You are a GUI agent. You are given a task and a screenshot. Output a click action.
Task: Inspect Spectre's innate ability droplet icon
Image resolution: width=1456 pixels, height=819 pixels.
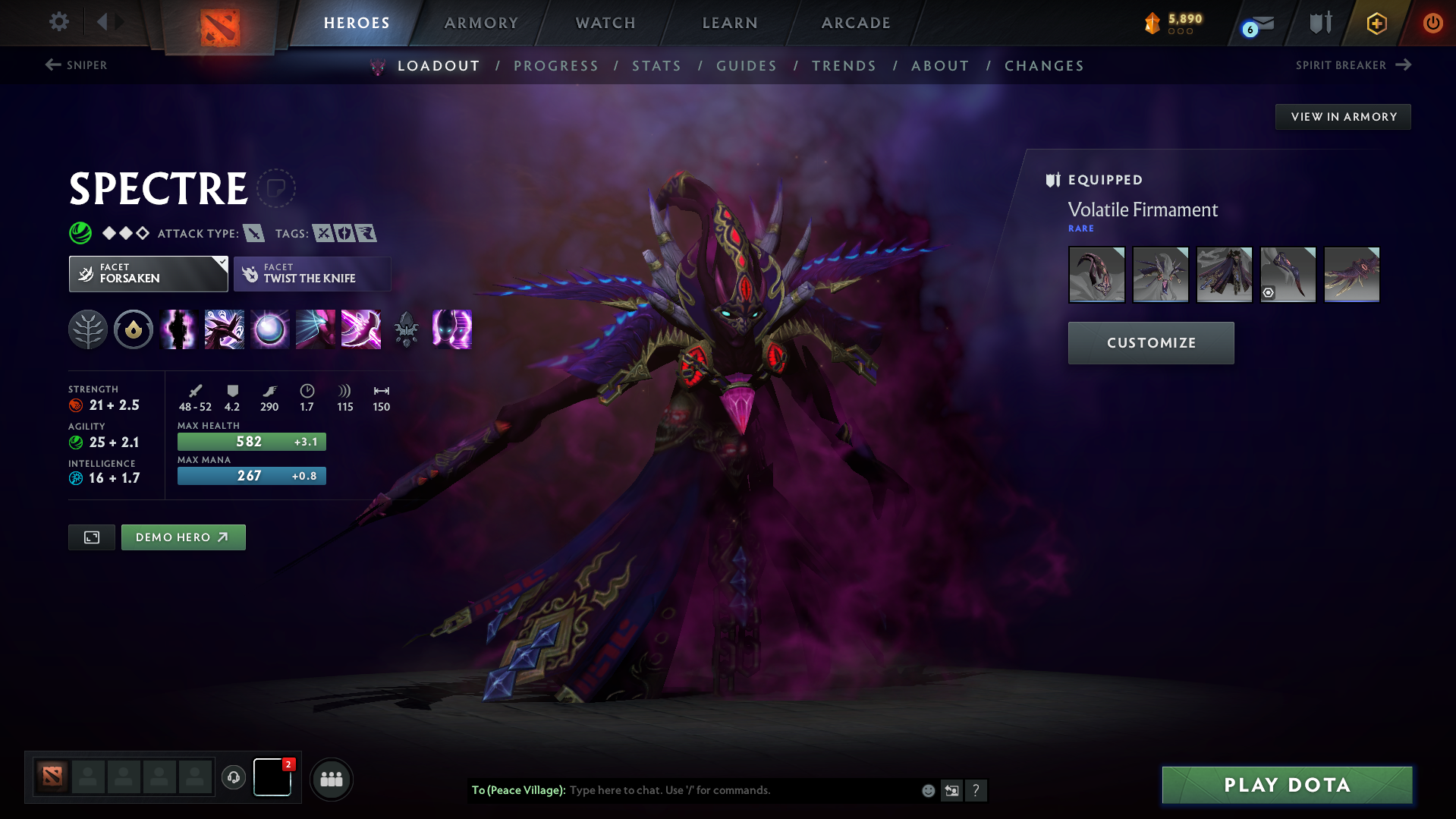(x=134, y=329)
